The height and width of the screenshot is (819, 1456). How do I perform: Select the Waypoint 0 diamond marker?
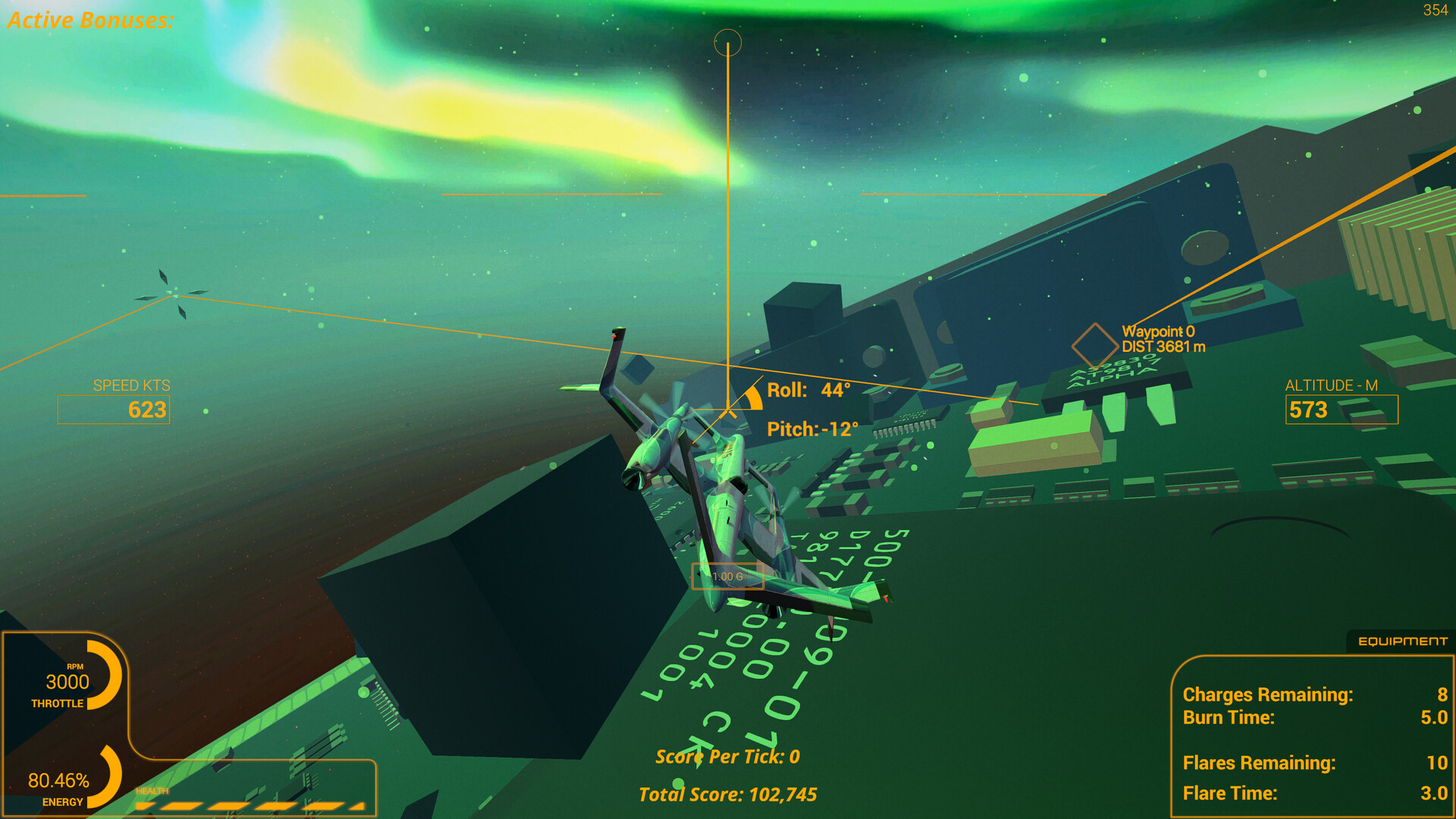1094,346
